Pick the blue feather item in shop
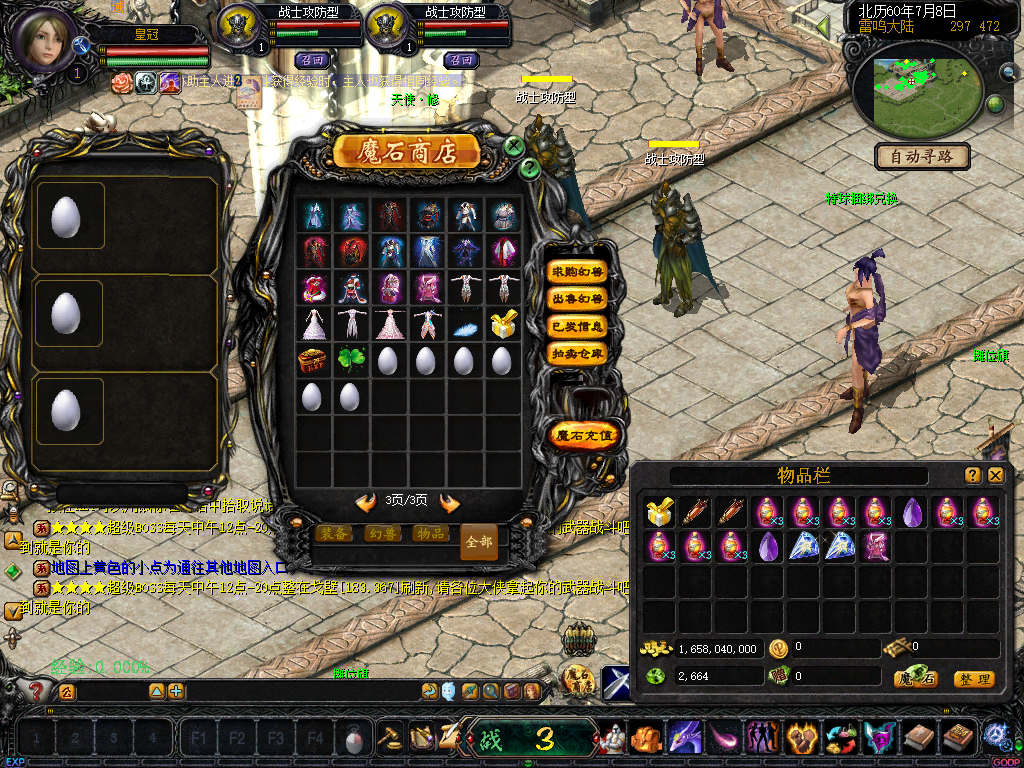 click(464, 324)
